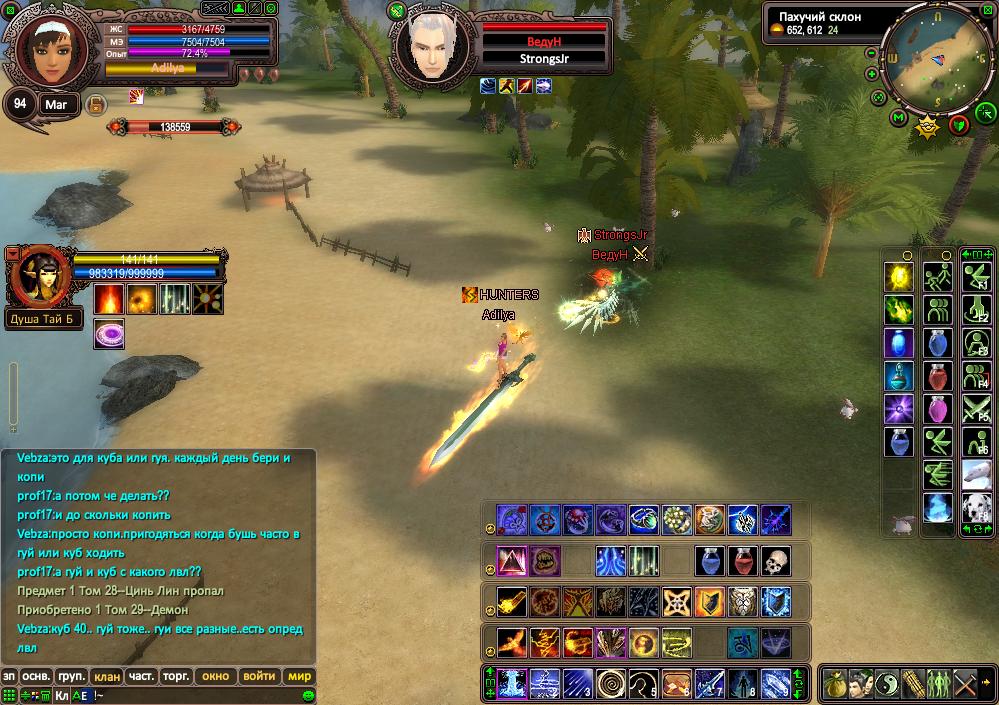The width and height of the screenshot is (999, 705).
Task: Zoom in the minimap with plus button
Action: [872, 74]
